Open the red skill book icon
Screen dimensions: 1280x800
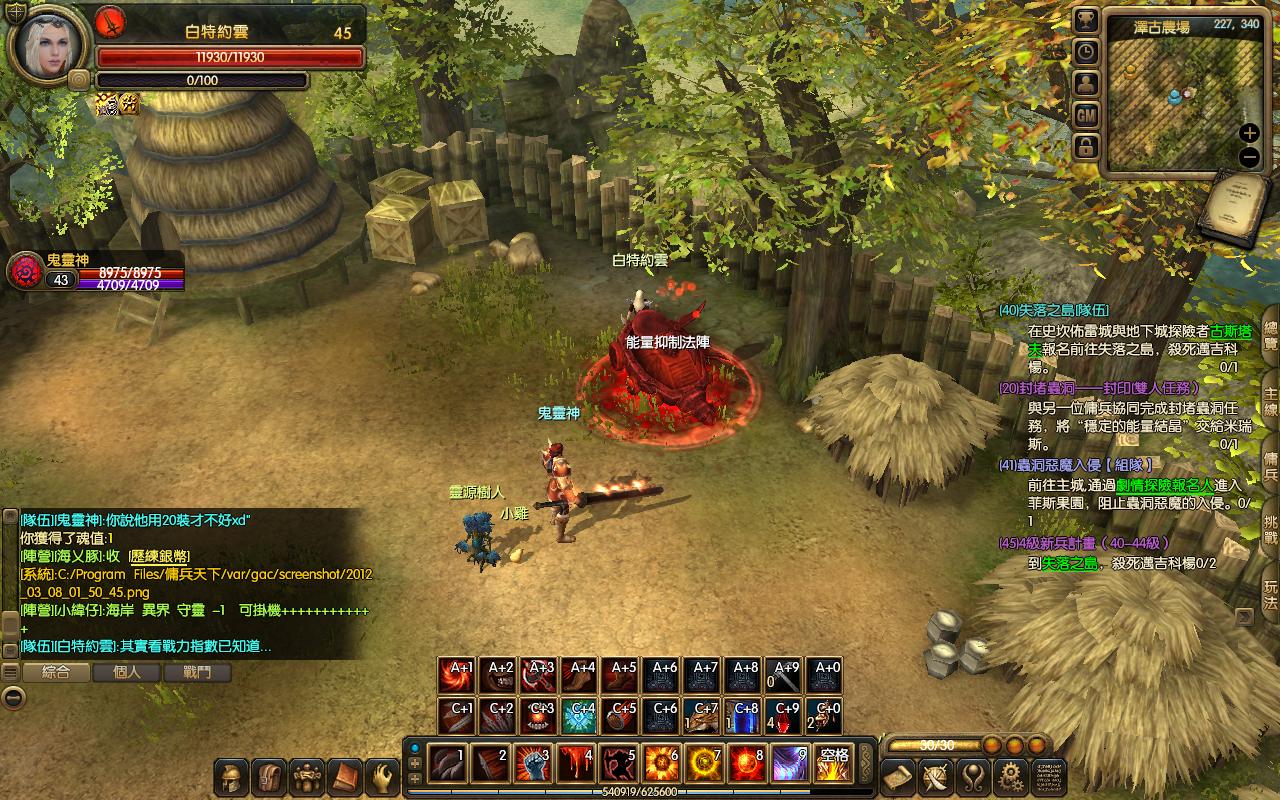[344, 776]
